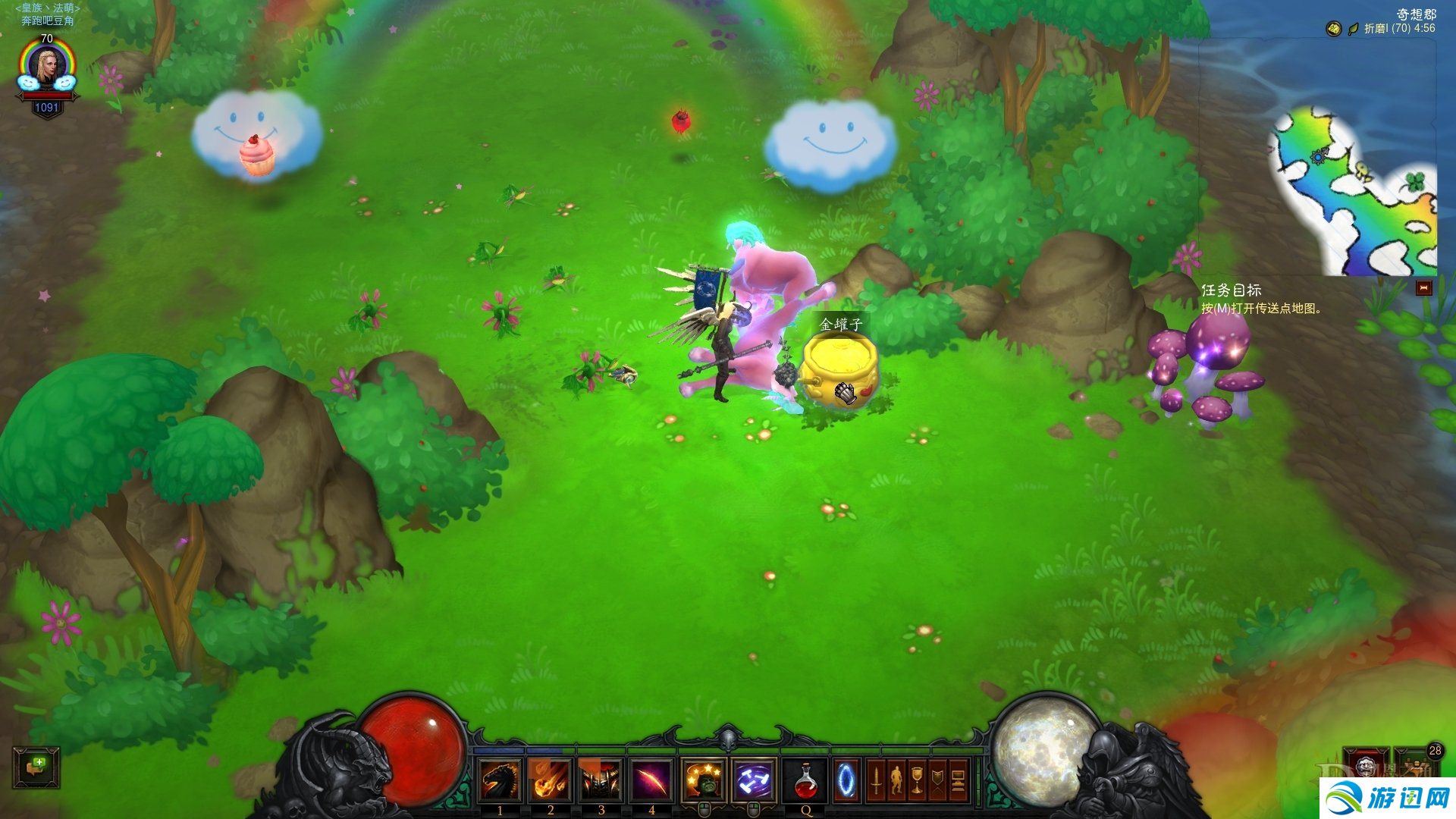Open the blue town portal
Screen dimensions: 1456x819
pyautogui.click(x=846, y=780)
